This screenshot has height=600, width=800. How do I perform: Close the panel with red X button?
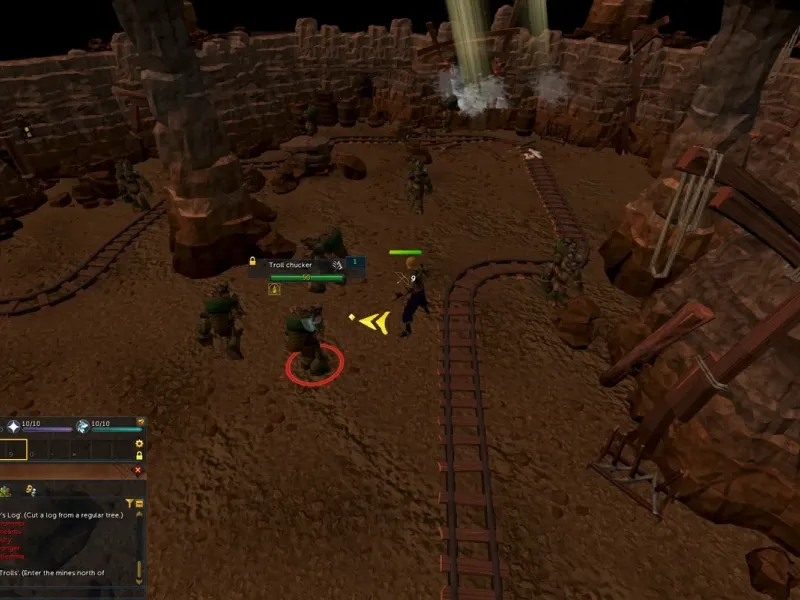click(138, 469)
